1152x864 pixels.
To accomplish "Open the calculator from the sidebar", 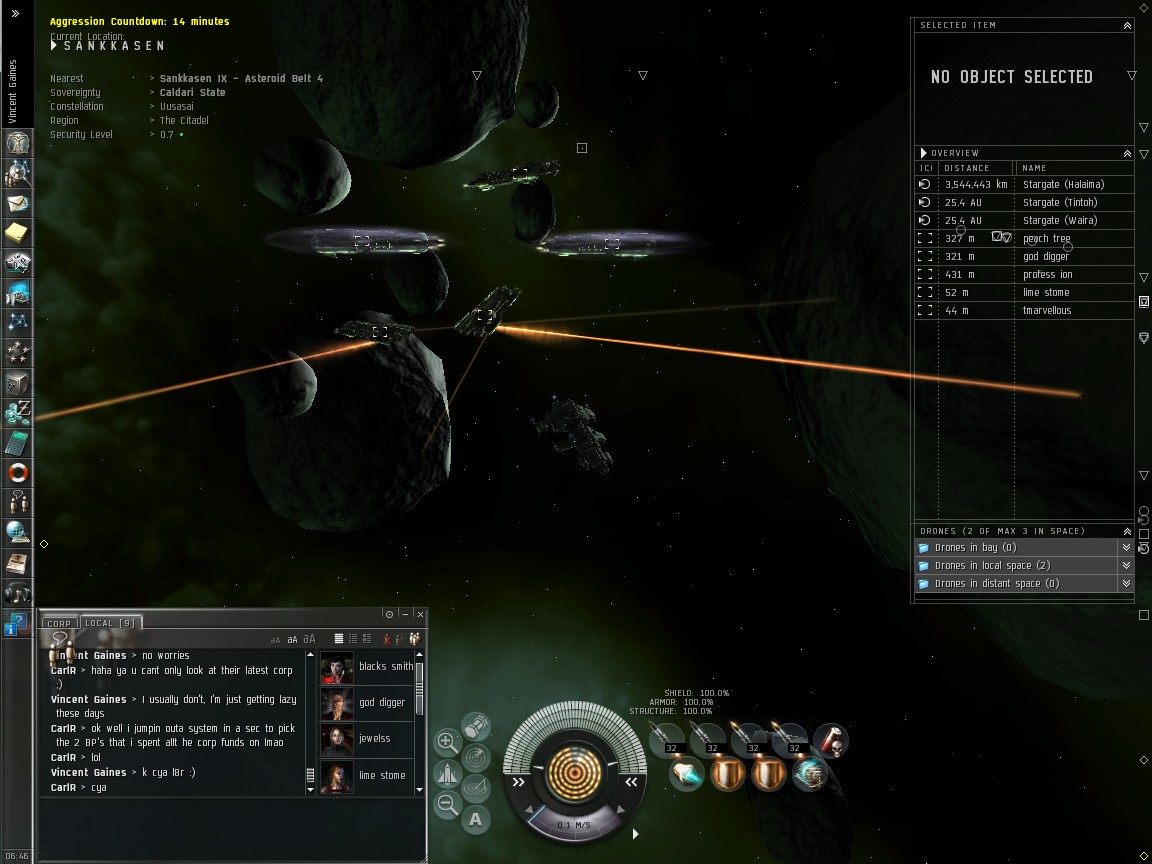I will pos(18,442).
